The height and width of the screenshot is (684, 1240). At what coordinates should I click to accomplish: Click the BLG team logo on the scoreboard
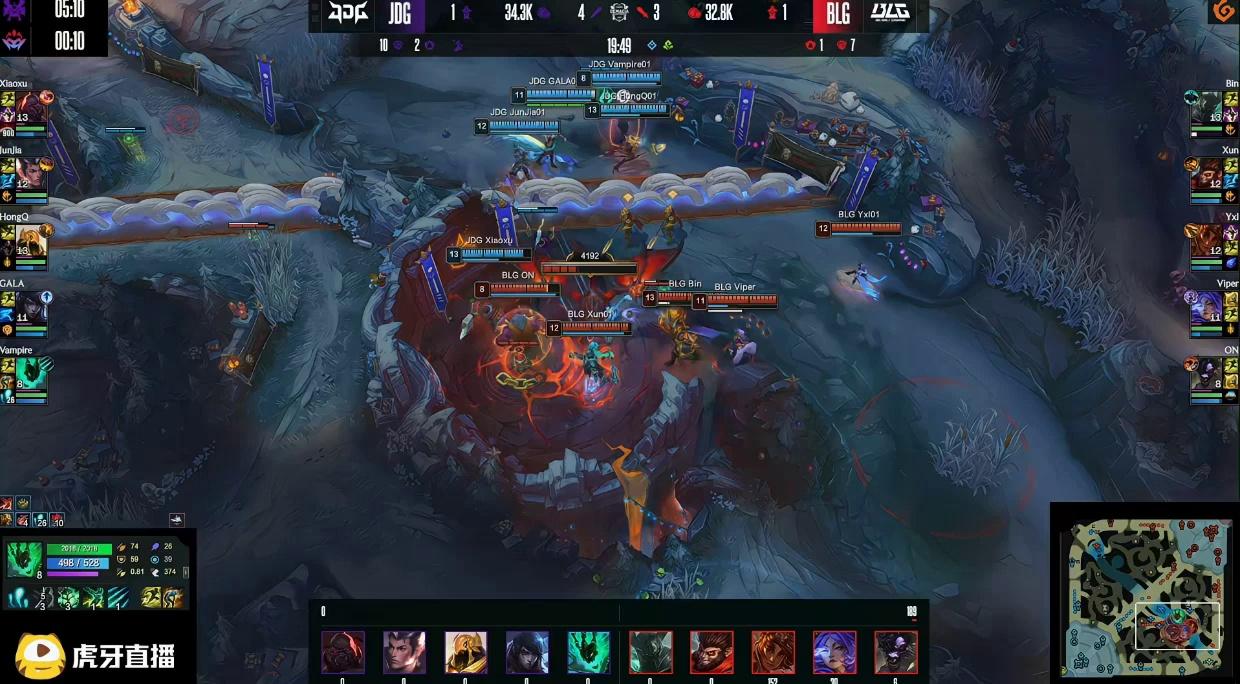click(x=889, y=13)
